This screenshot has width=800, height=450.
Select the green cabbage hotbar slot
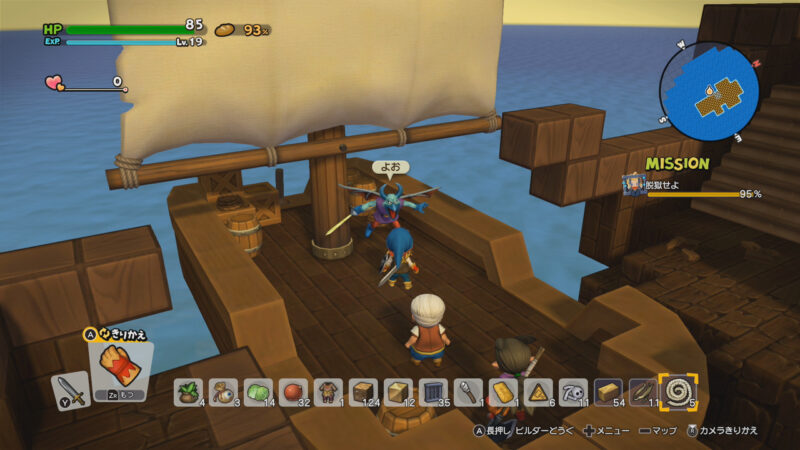pyautogui.click(x=259, y=391)
